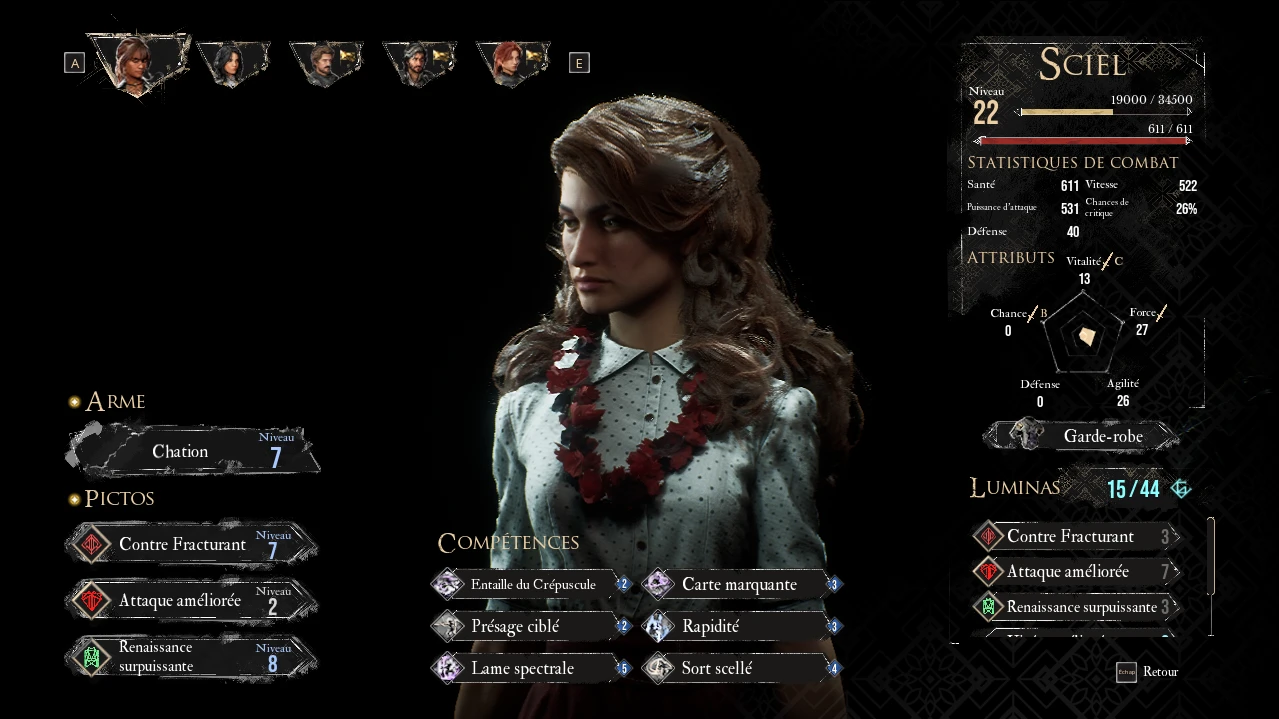Select the Lame spectrale skill
Viewport: 1279px width, 719px height.
pos(530,669)
